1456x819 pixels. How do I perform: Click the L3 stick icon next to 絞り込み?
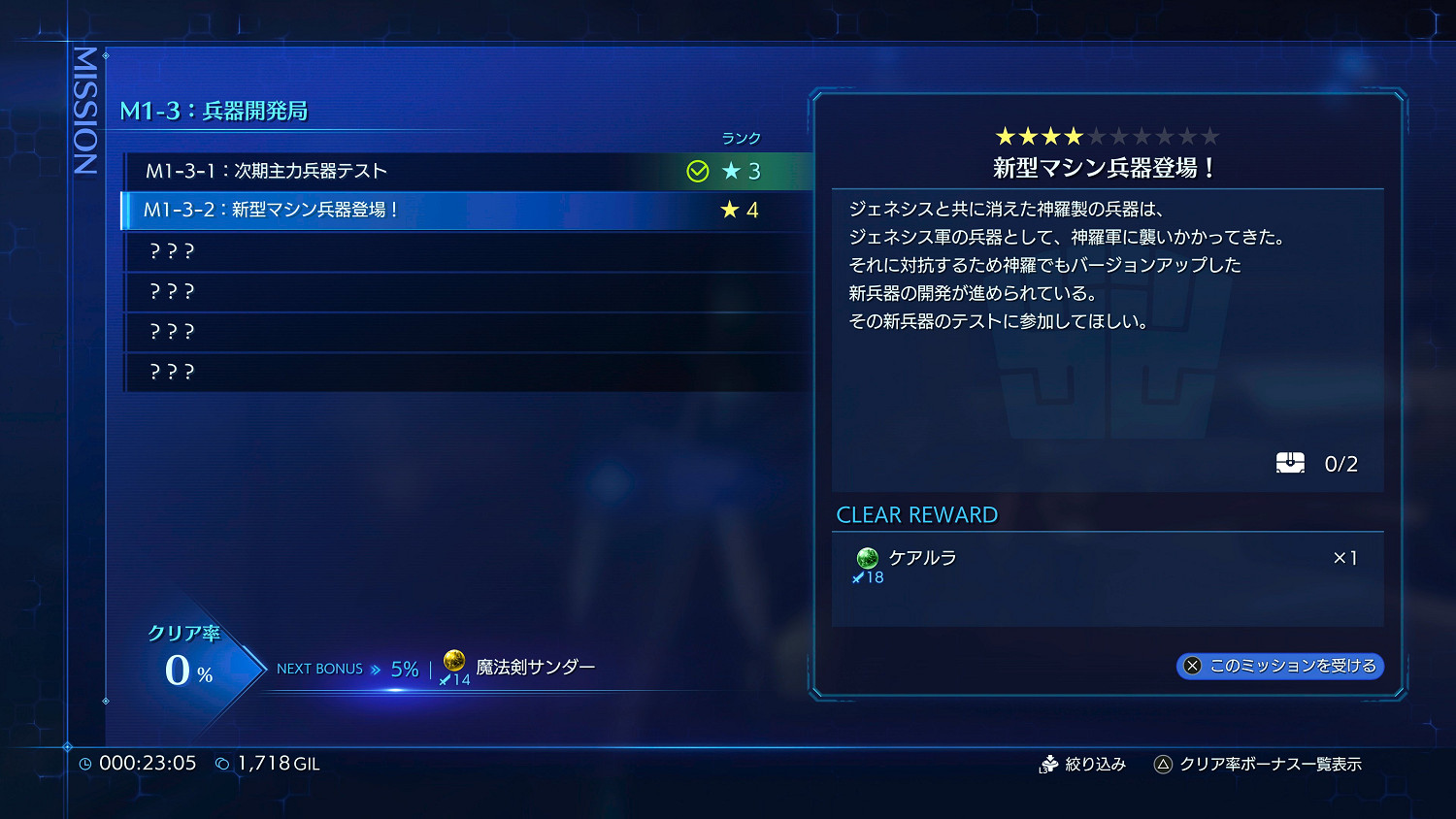(1051, 764)
